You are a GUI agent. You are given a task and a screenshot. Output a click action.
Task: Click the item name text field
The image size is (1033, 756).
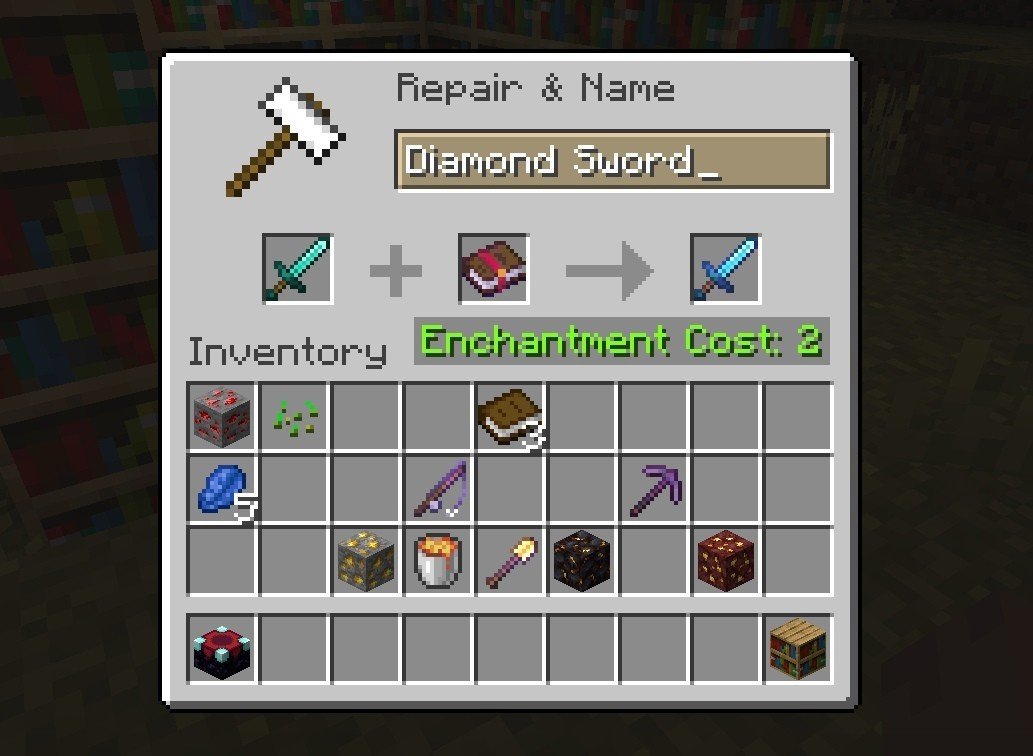click(x=612, y=160)
